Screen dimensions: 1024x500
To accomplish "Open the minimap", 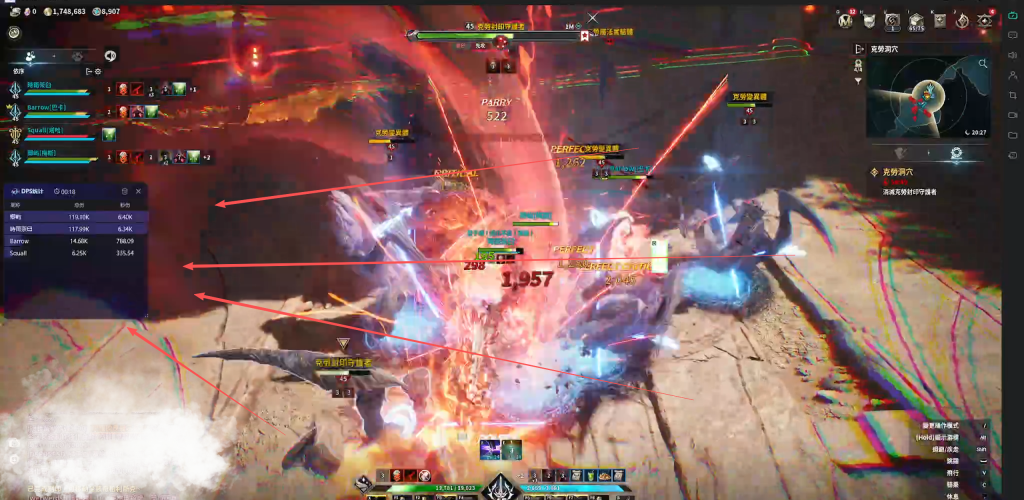I will click(x=925, y=98).
